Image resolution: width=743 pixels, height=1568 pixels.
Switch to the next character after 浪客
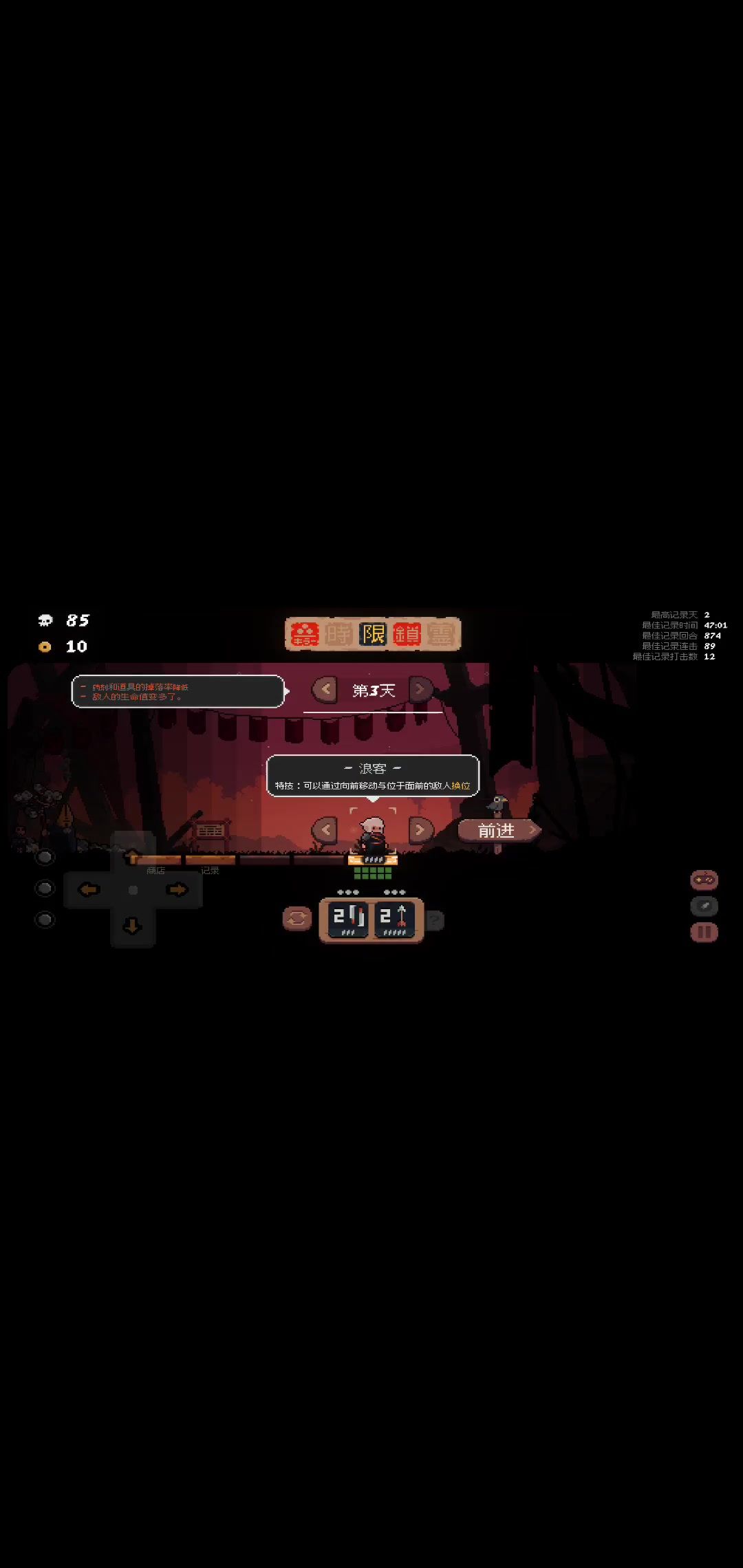pos(420,830)
